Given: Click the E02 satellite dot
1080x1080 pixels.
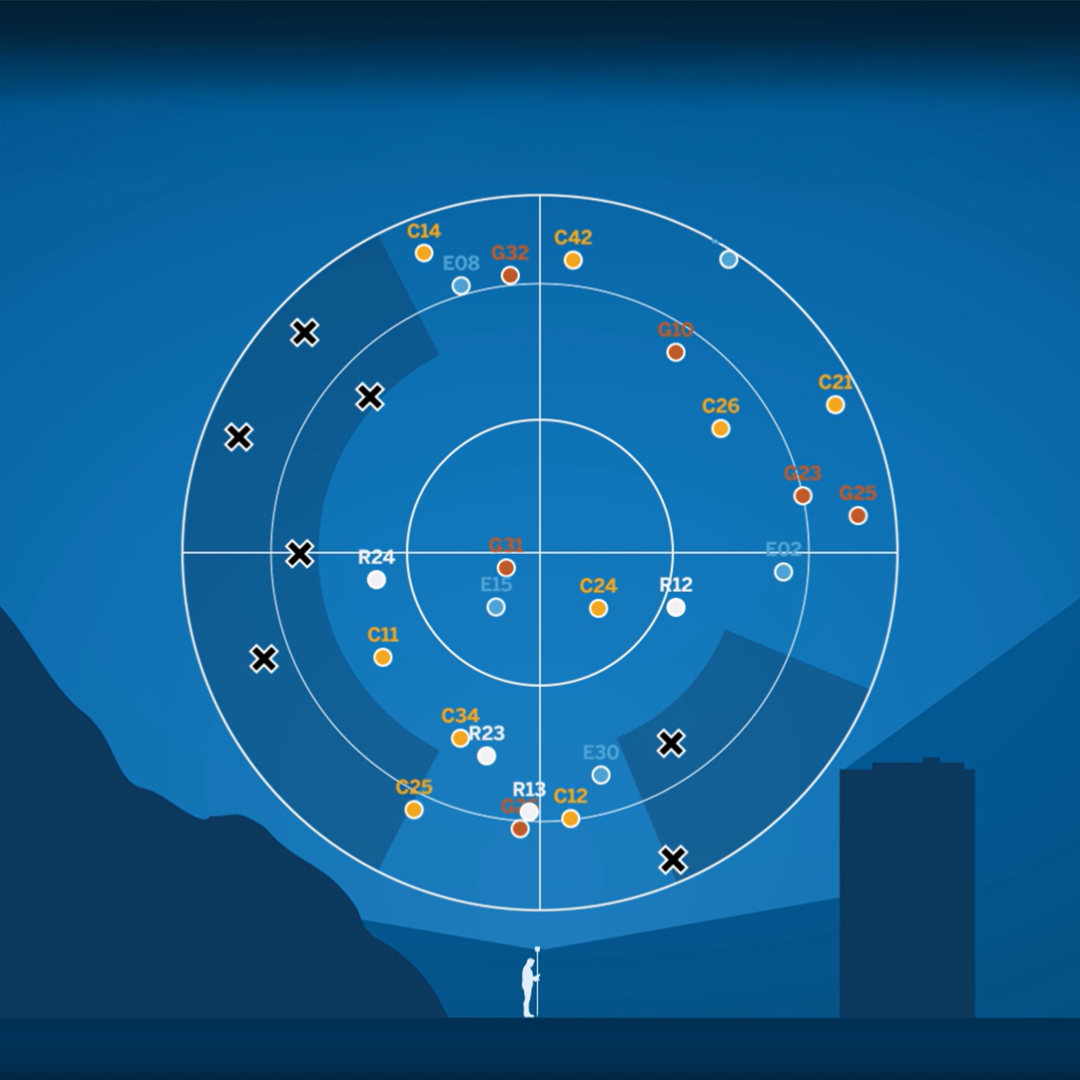Looking at the screenshot, I should [784, 572].
